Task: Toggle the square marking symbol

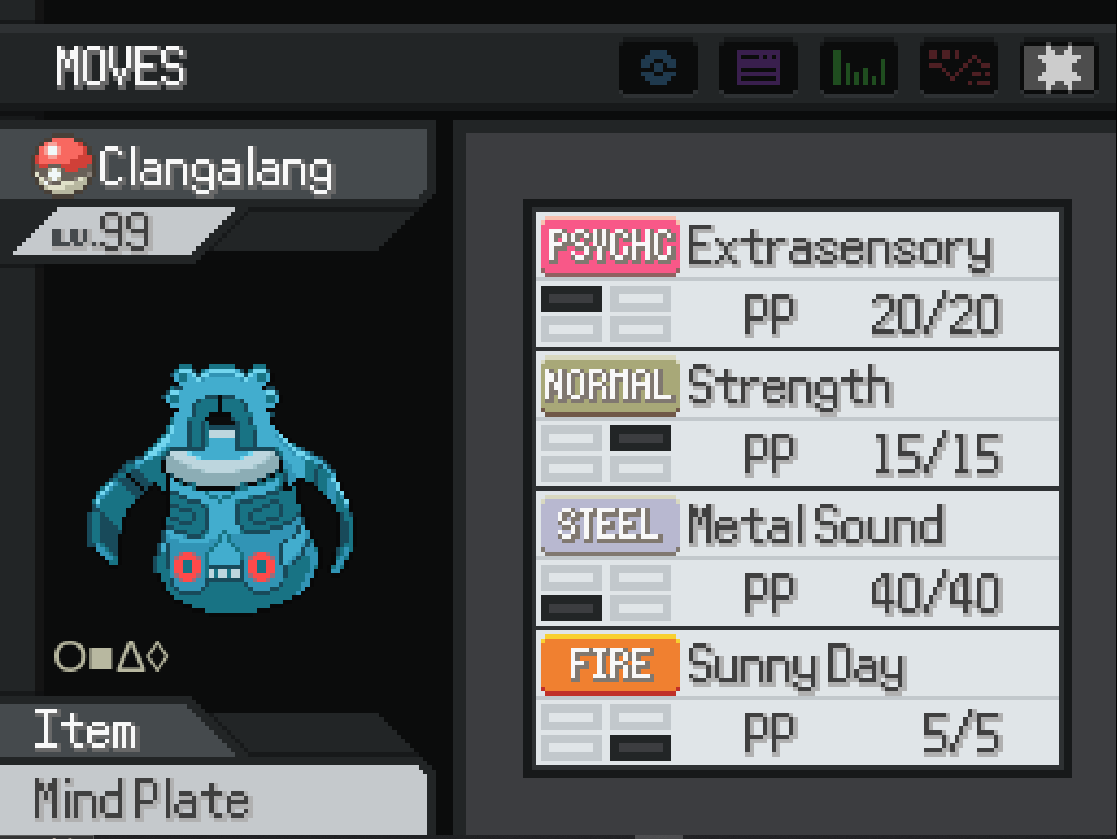Action: (x=99, y=657)
